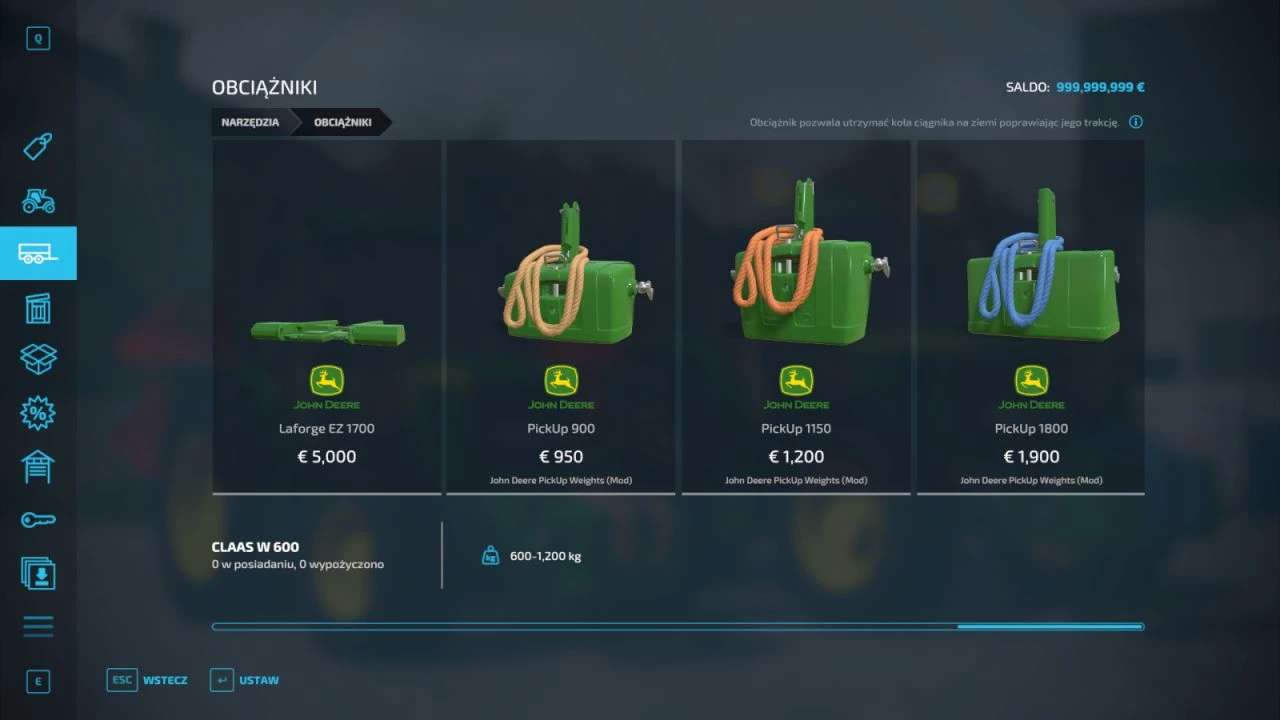This screenshot has height=720, width=1280.
Task: Select the Laforge EZ 1700 weight card
Action: (x=327, y=317)
